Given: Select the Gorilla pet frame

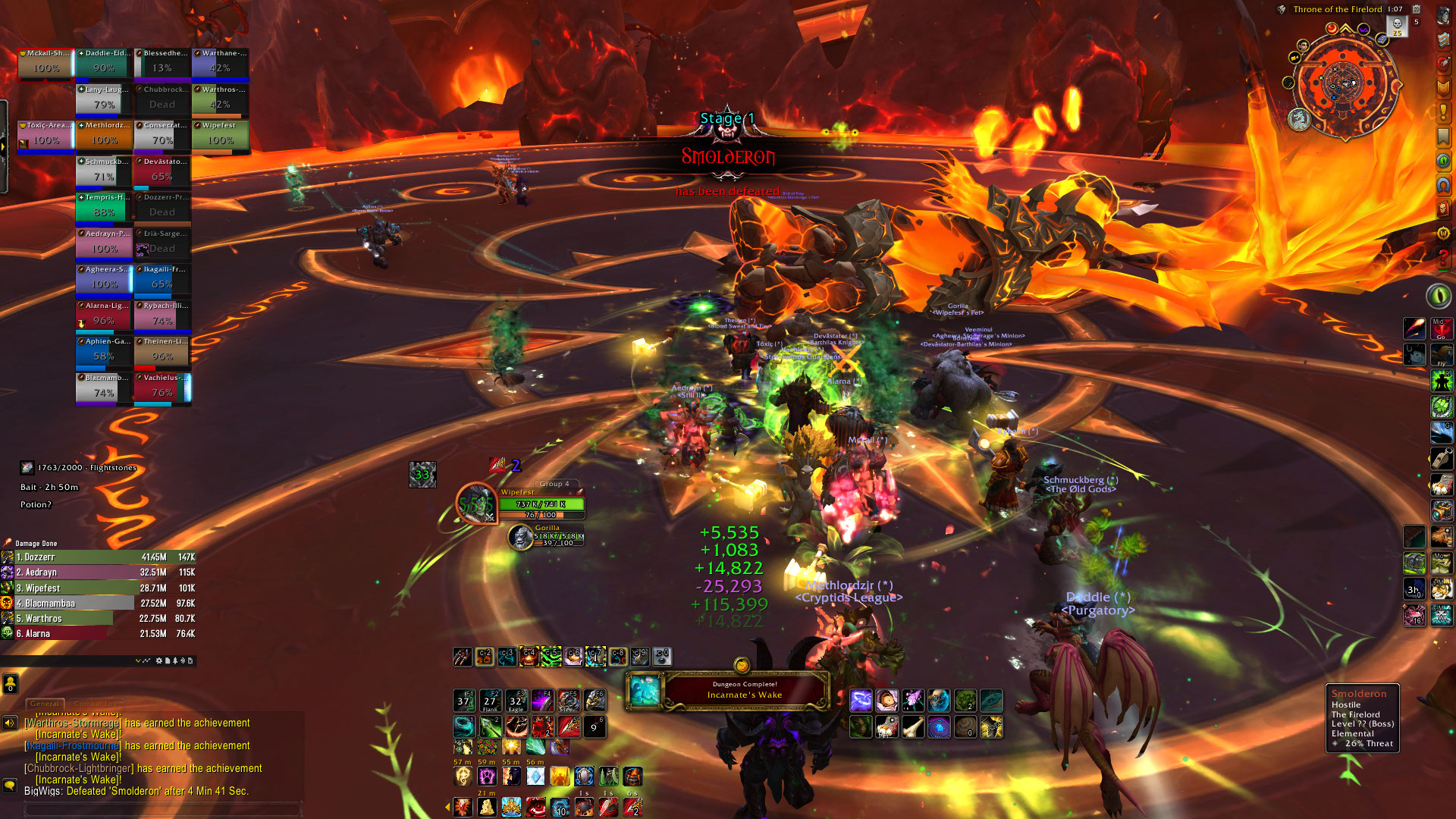Looking at the screenshot, I should [x=547, y=536].
